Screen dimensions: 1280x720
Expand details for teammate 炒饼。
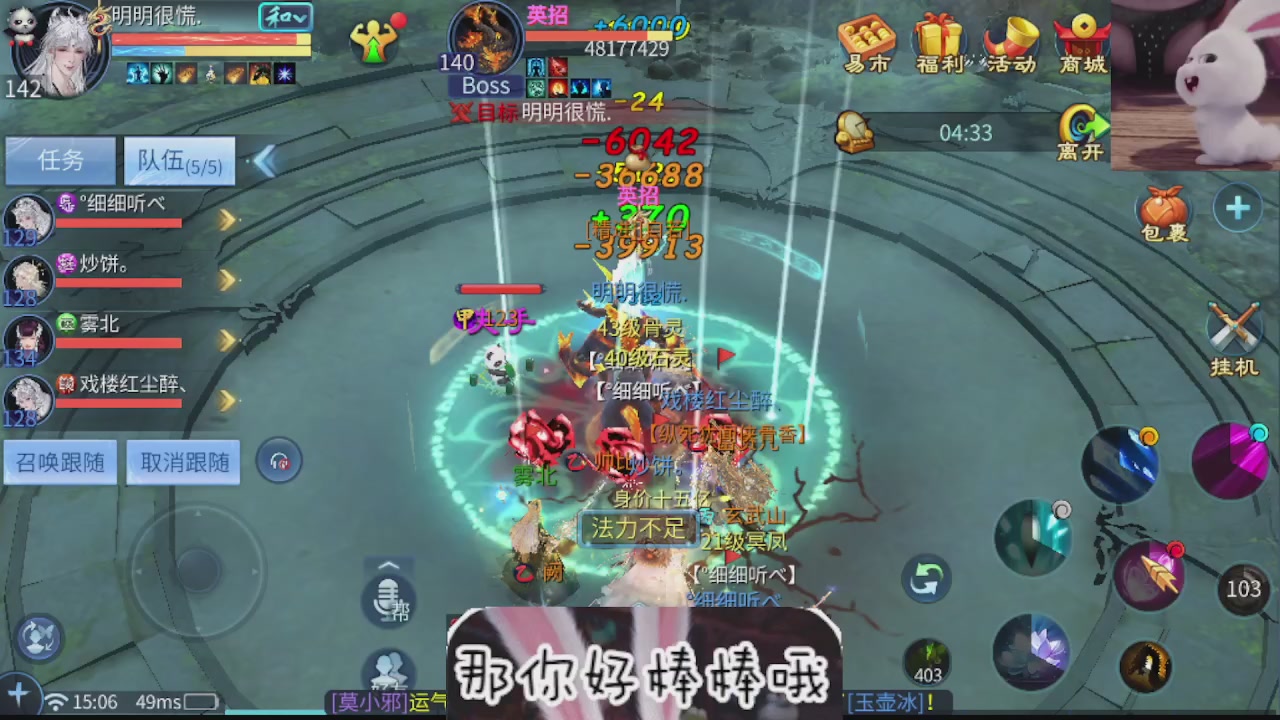coord(228,281)
